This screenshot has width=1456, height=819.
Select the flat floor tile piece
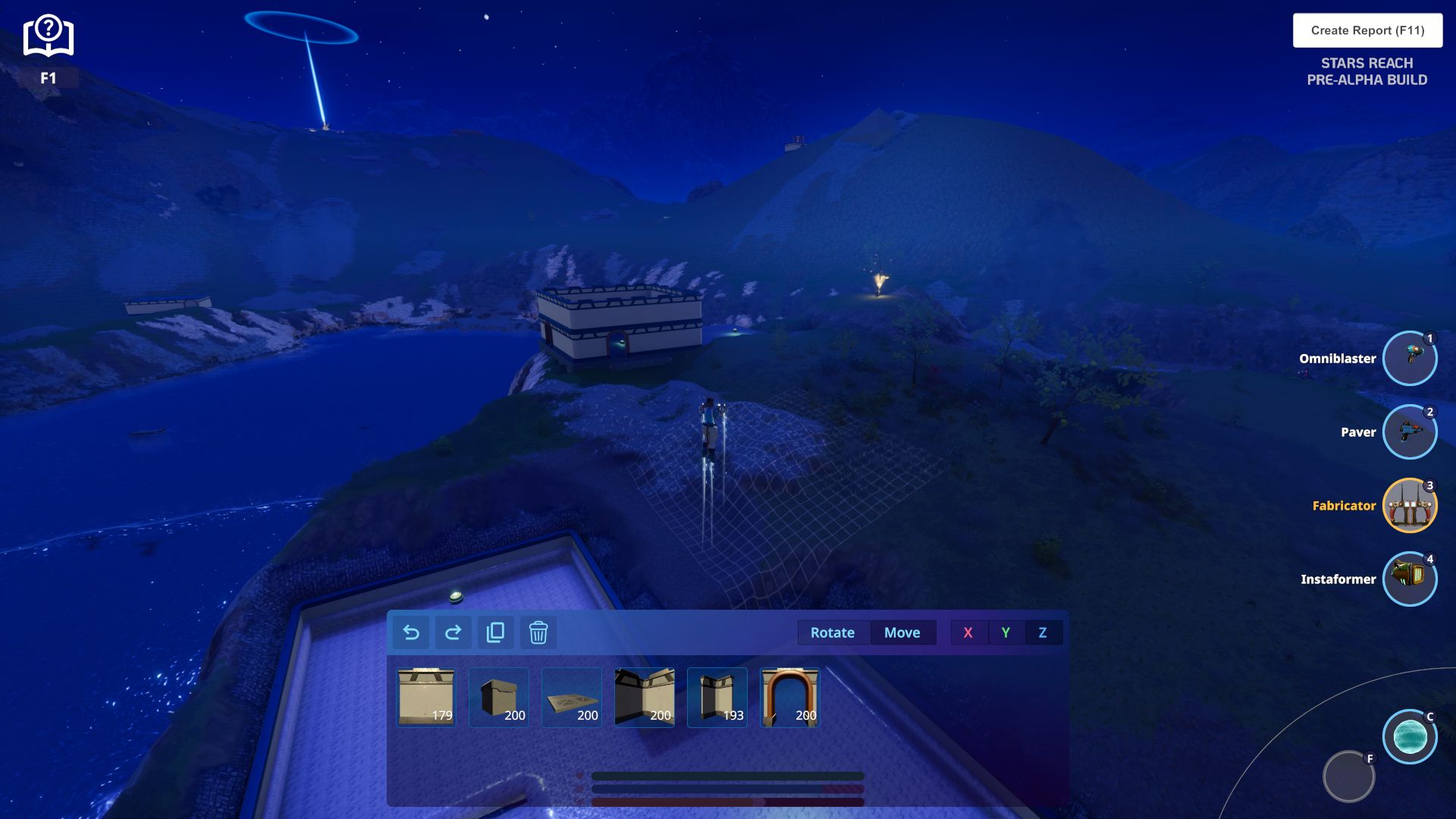[x=571, y=697]
